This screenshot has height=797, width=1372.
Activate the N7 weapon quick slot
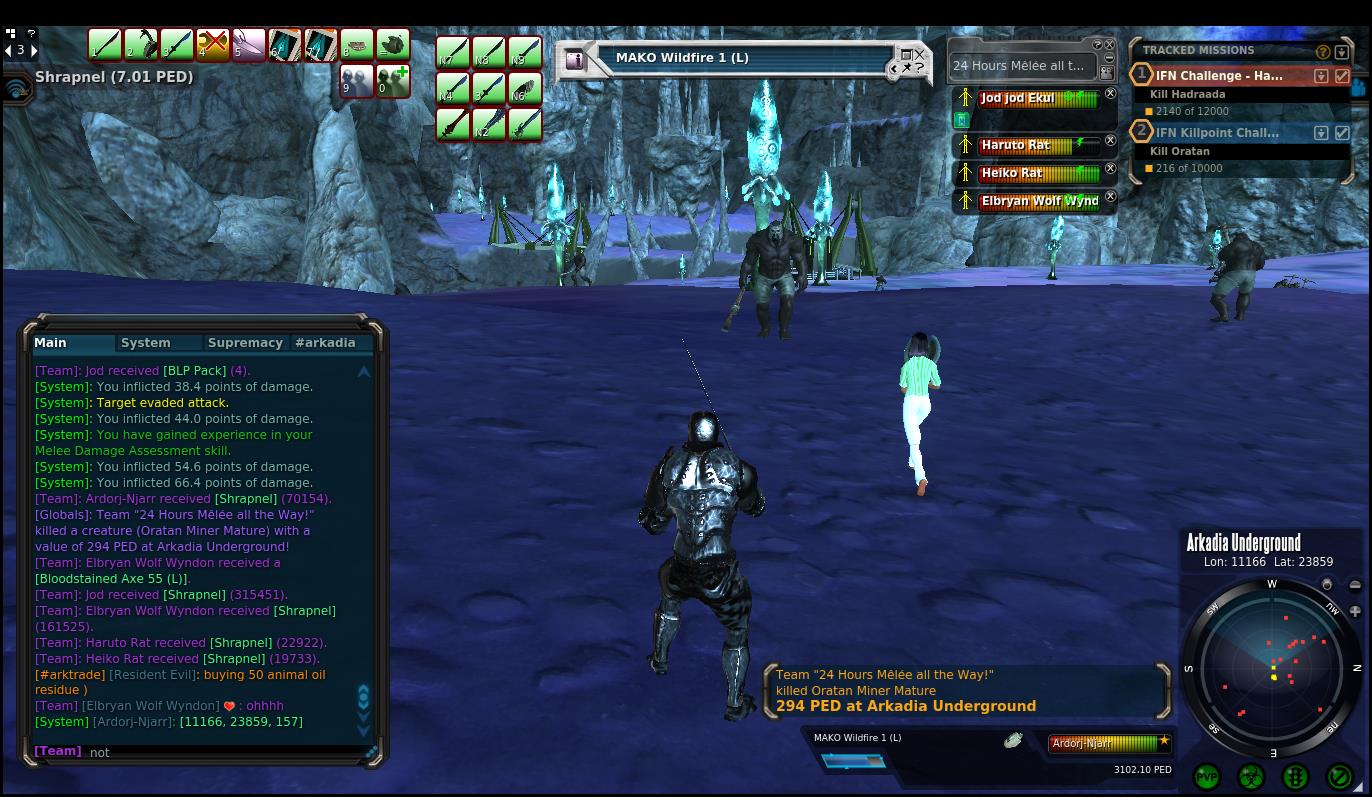click(453, 52)
